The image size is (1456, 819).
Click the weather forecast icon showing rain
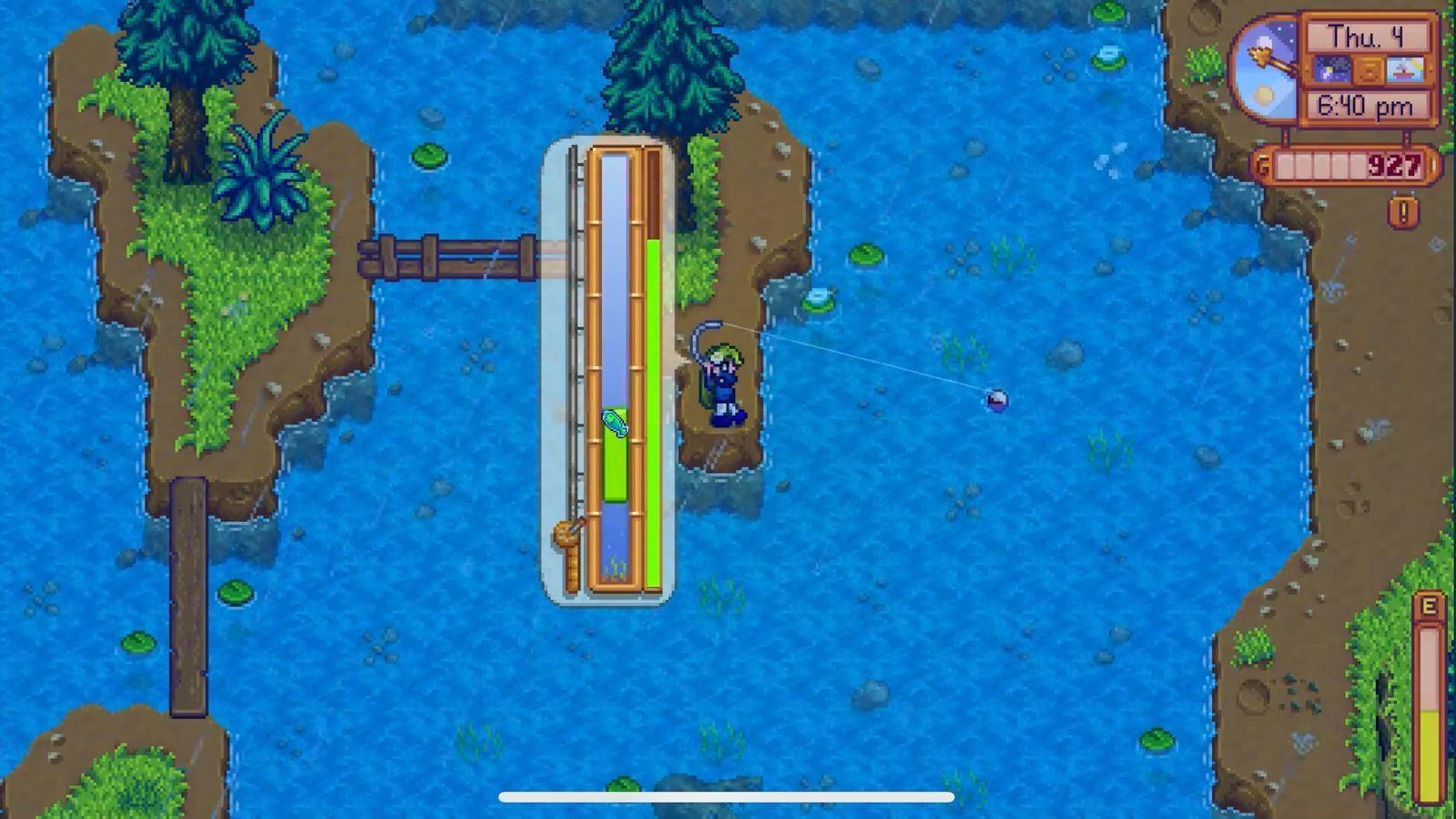(1405, 68)
